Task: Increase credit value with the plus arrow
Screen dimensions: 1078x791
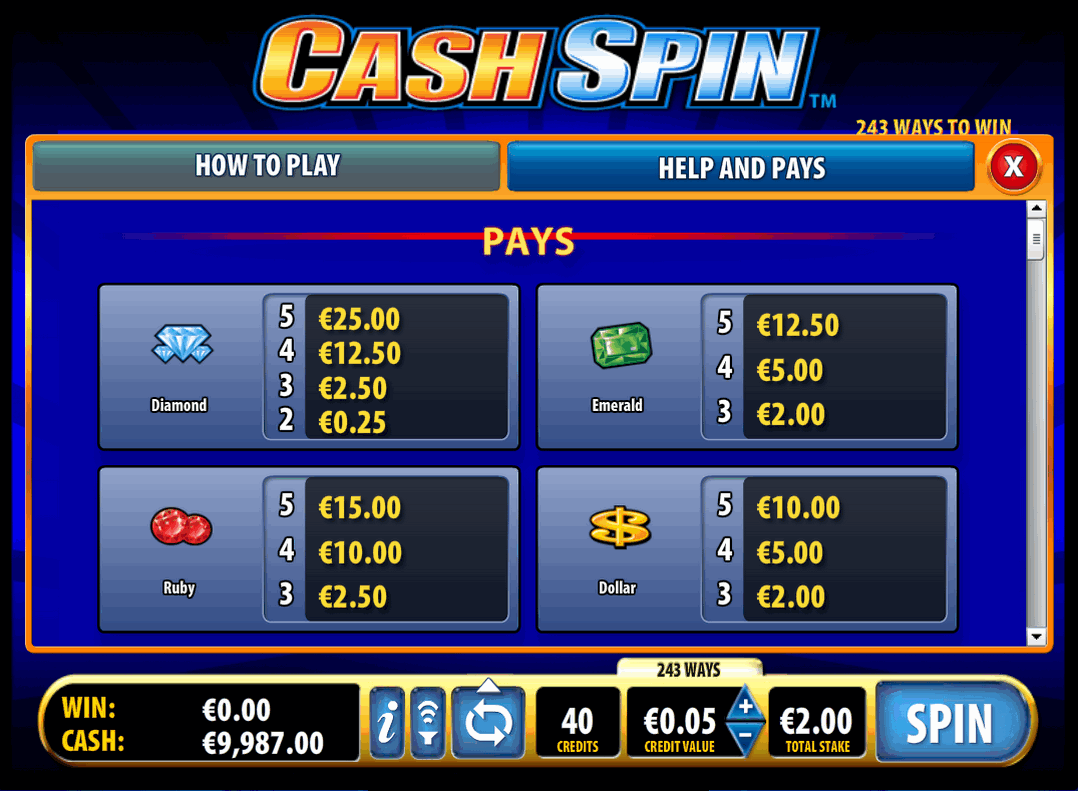Action: 745,706
